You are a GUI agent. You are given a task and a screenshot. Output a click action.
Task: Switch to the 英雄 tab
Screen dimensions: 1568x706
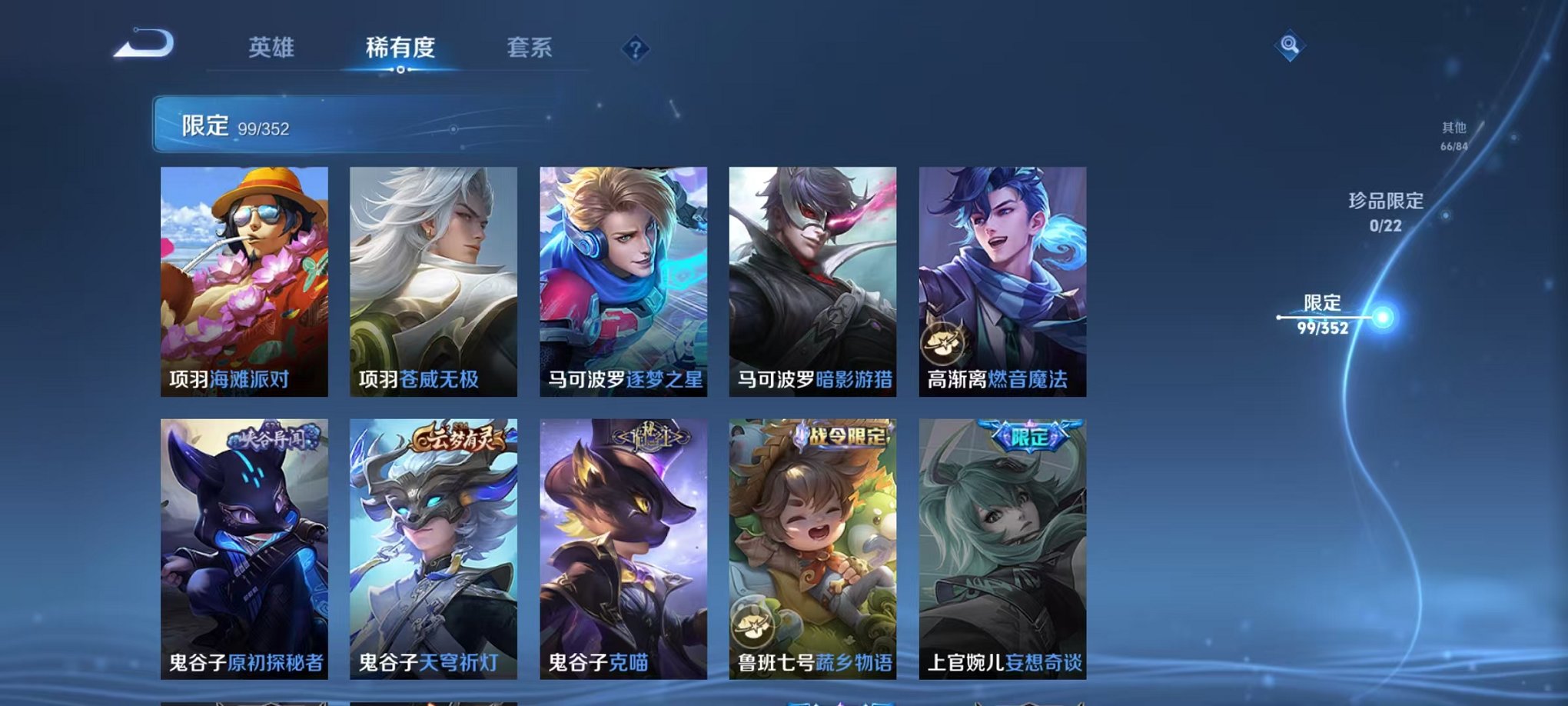[268, 46]
